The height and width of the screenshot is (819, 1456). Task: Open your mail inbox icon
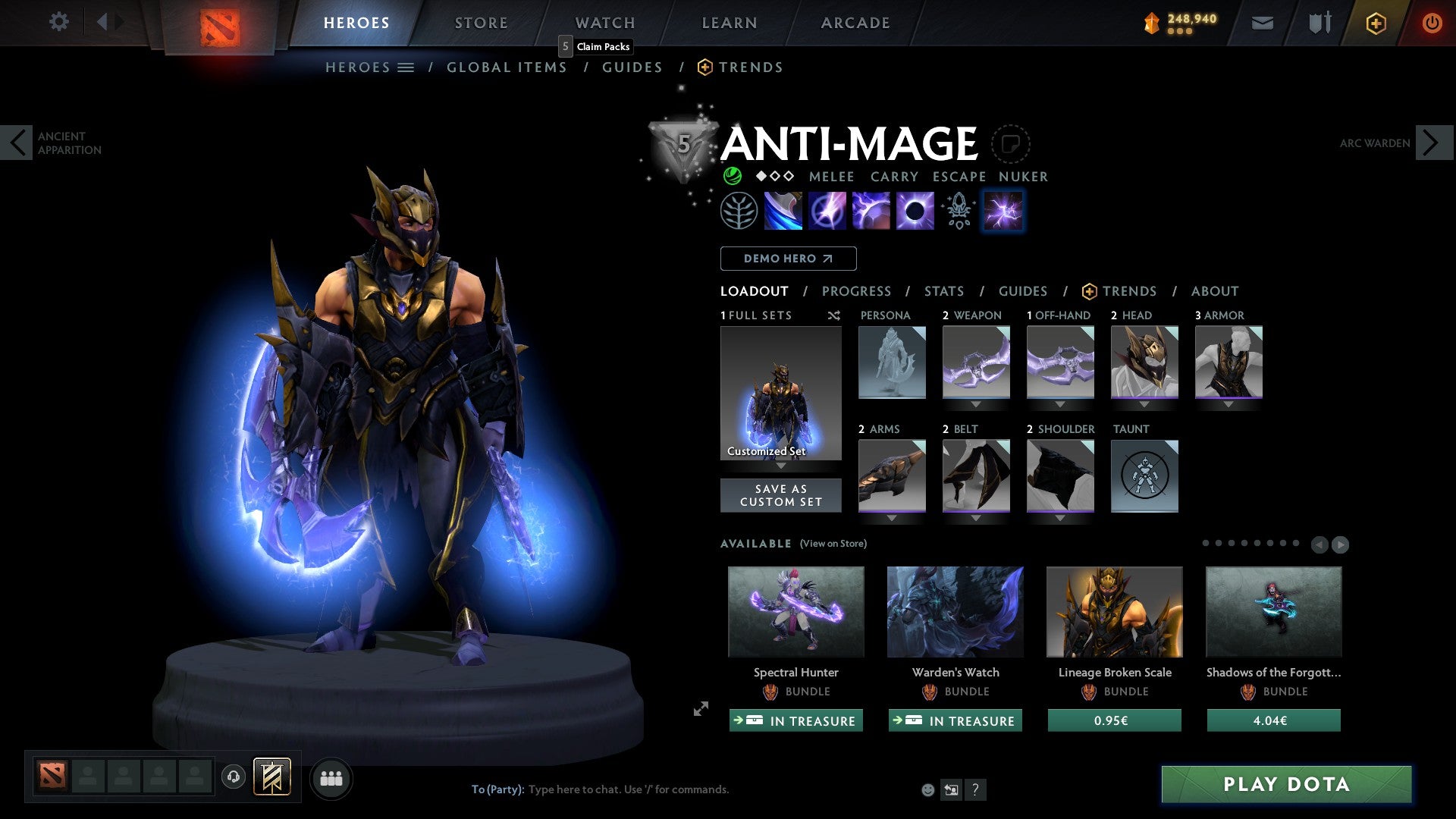(x=1263, y=23)
